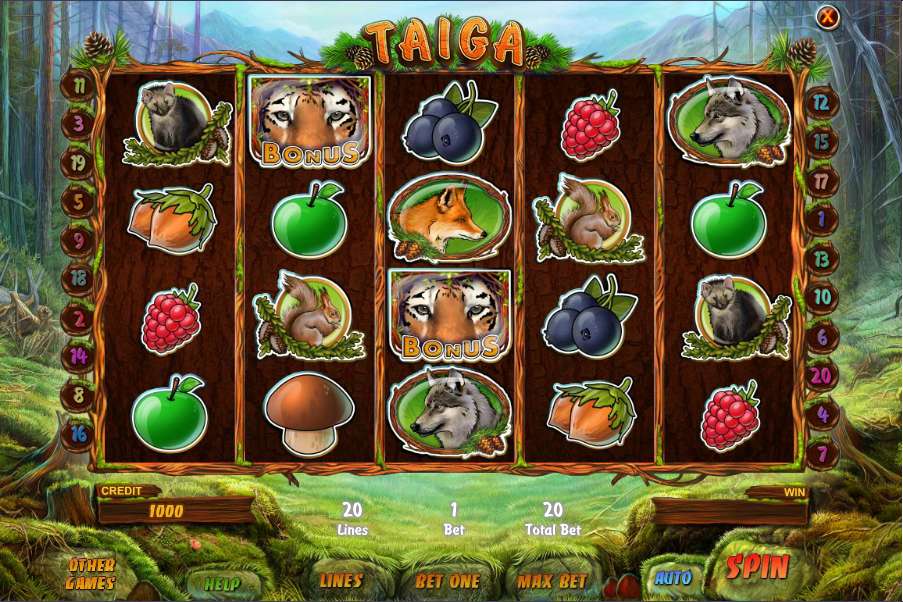Change the number of Lines
The image size is (903, 602).
341,580
